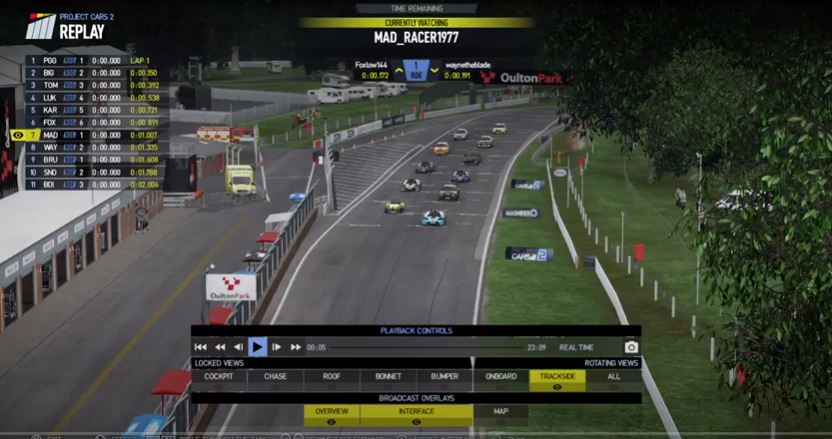
Task: Rewind the replay
Action: coord(220,347)
